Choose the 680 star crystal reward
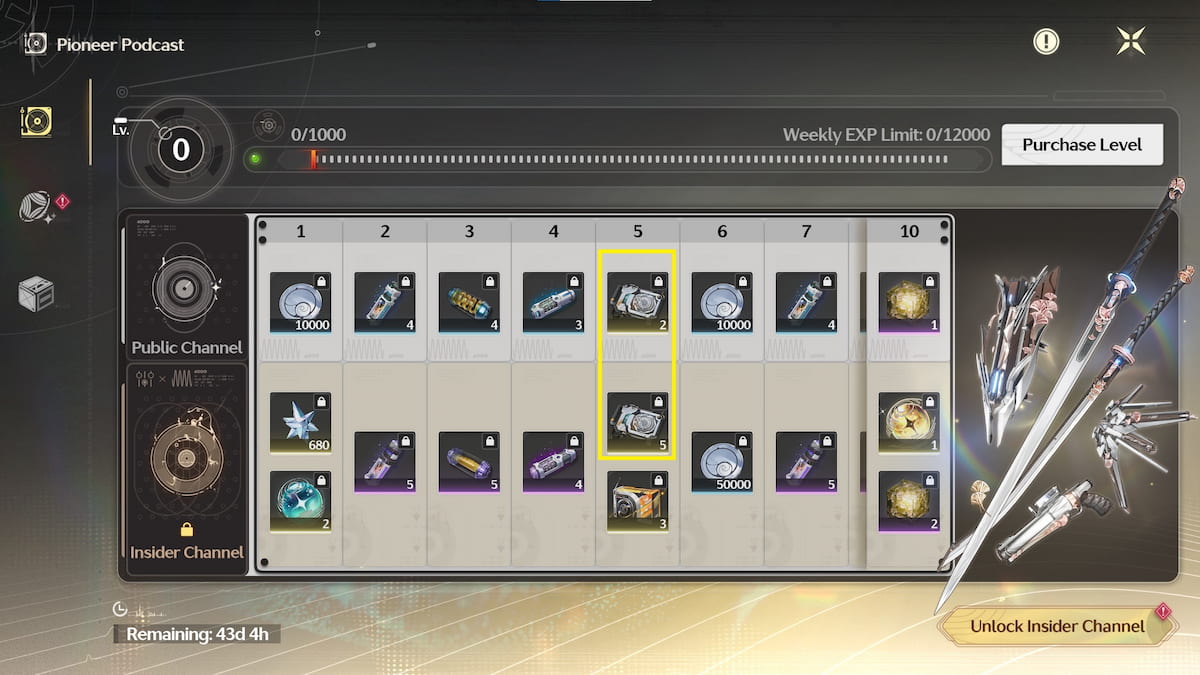The height and width of the screenshot is (675, 1200). [x=300, y=422]
